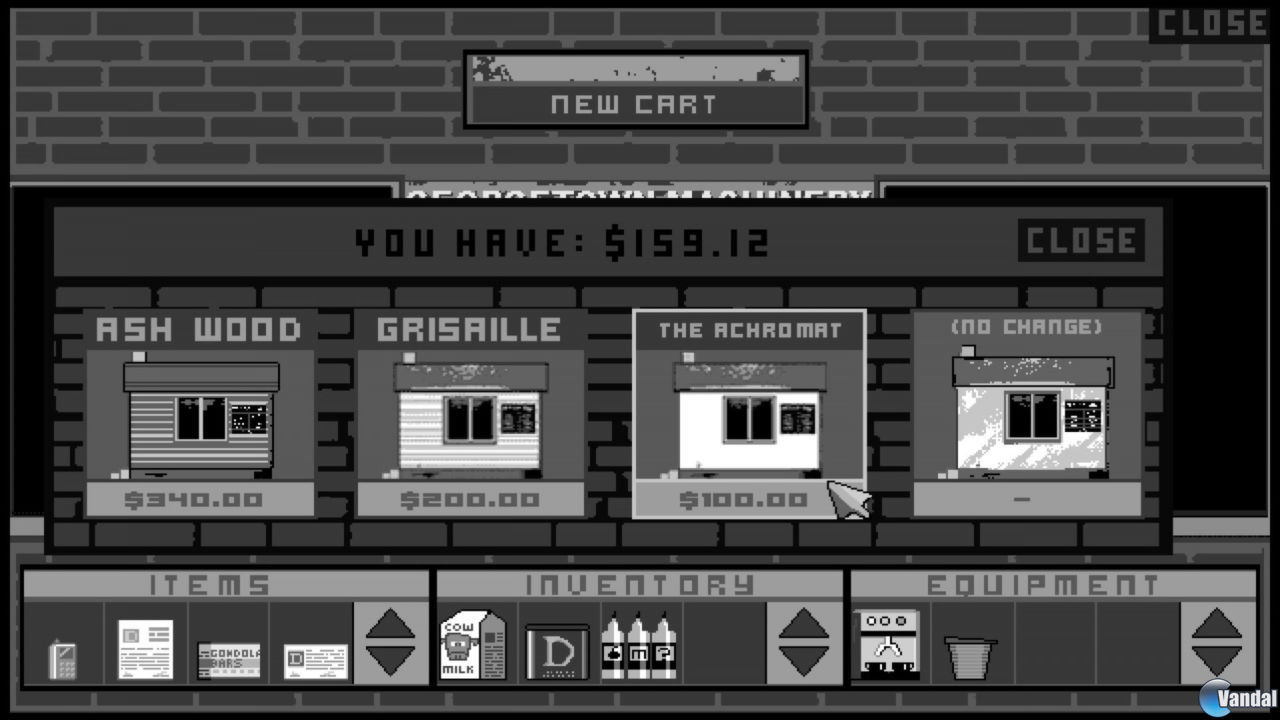Select the markers in the Inventory panel
Viewport: 1280px width, 720px height.
[640, 646]
